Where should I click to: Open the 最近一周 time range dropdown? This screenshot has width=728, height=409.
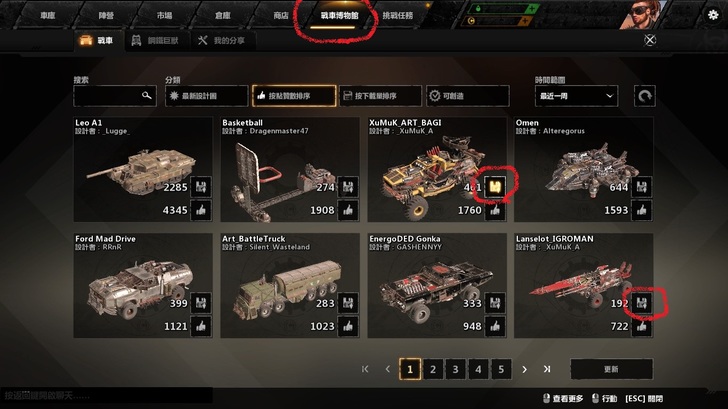tap(579, 96)
